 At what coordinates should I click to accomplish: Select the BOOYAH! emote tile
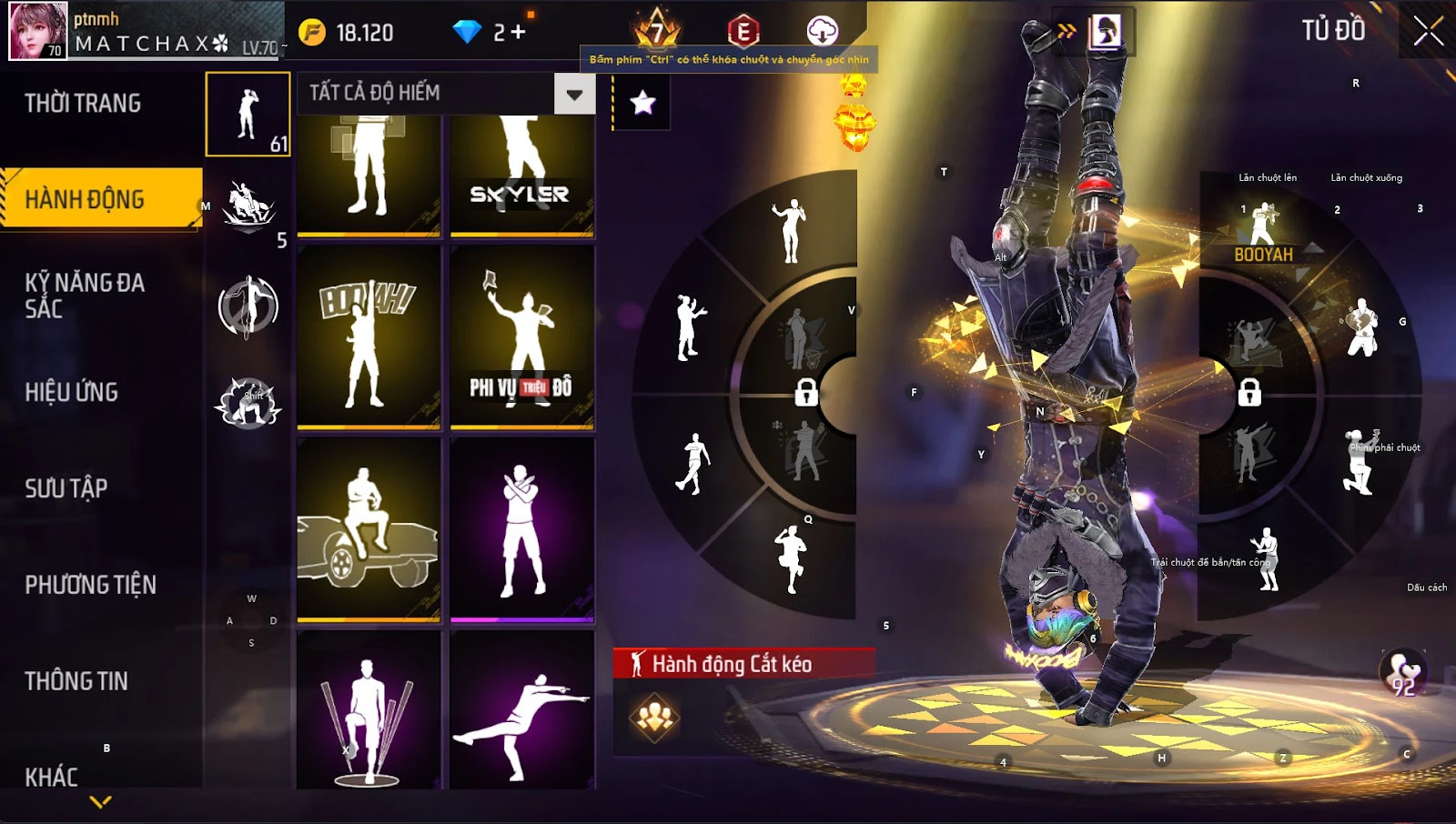pos(369,335)
